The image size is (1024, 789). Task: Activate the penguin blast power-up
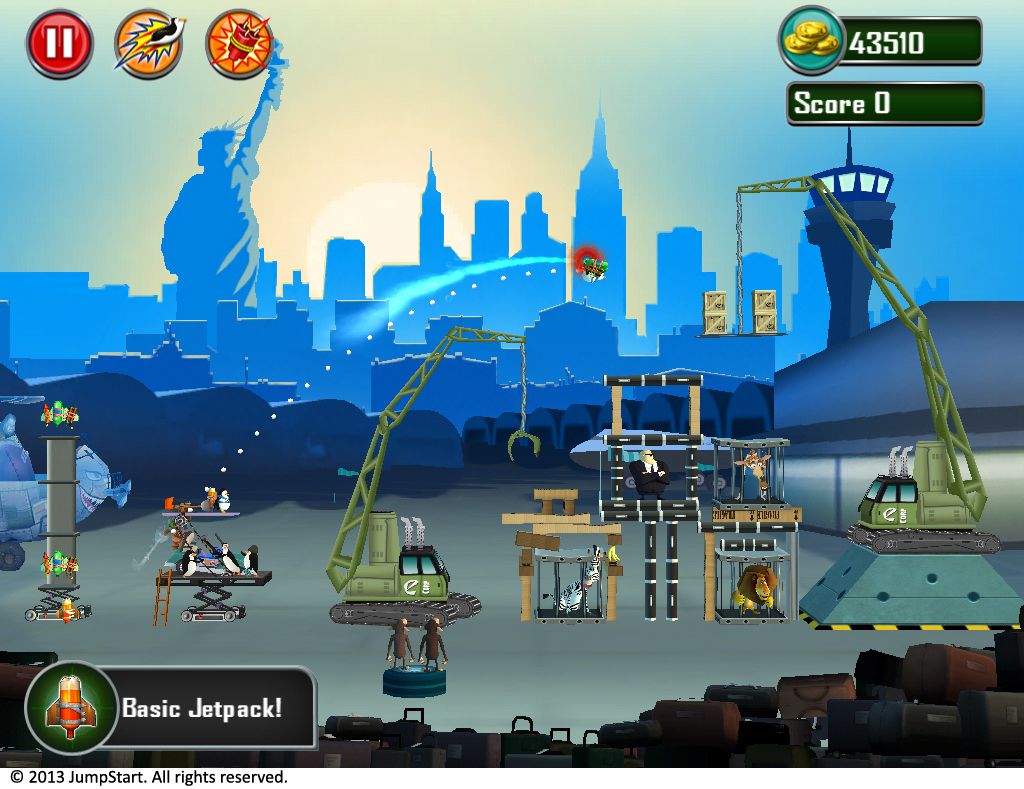[149, 44]
